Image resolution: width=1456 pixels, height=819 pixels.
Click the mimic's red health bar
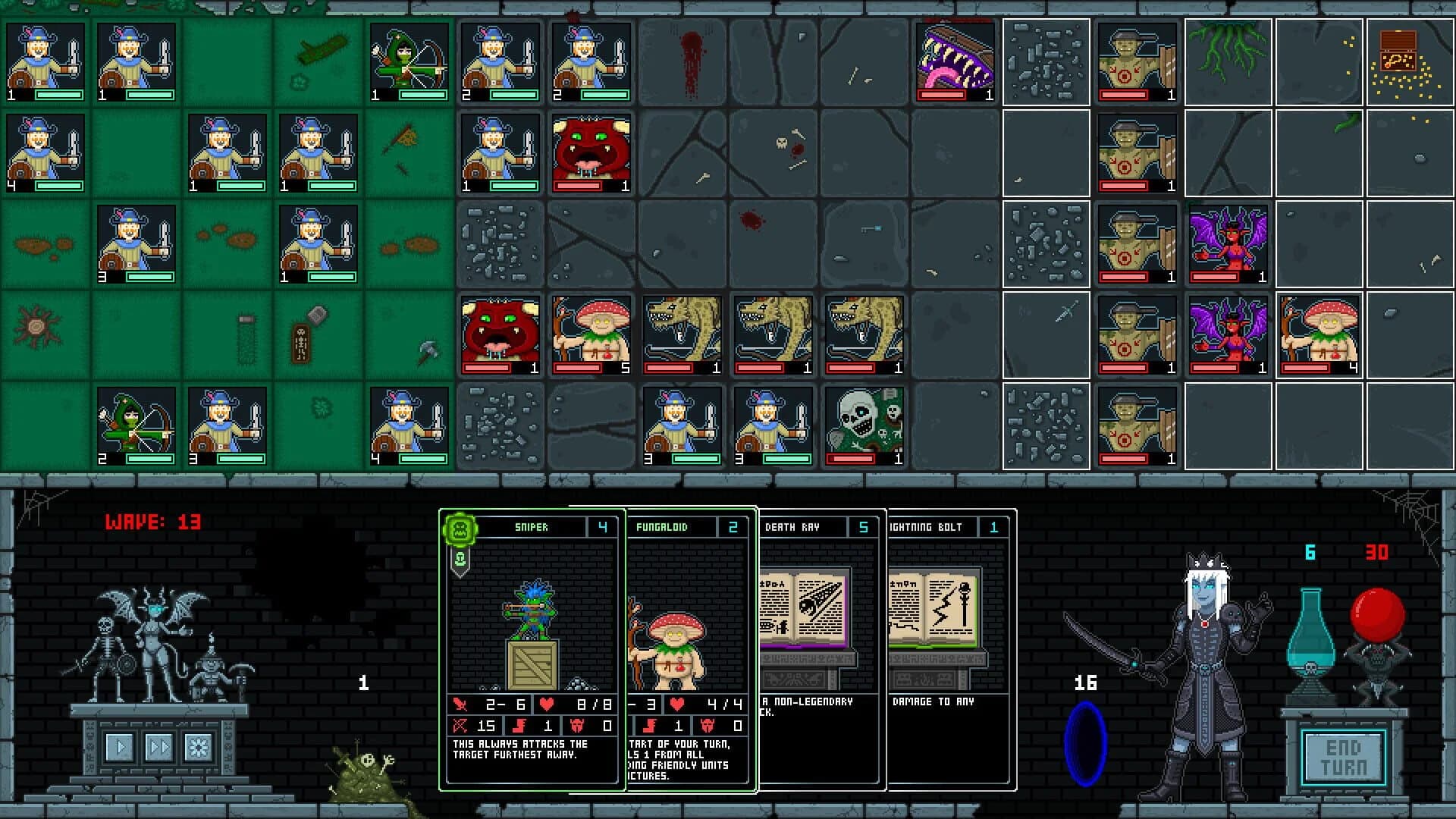coord(942,96)
